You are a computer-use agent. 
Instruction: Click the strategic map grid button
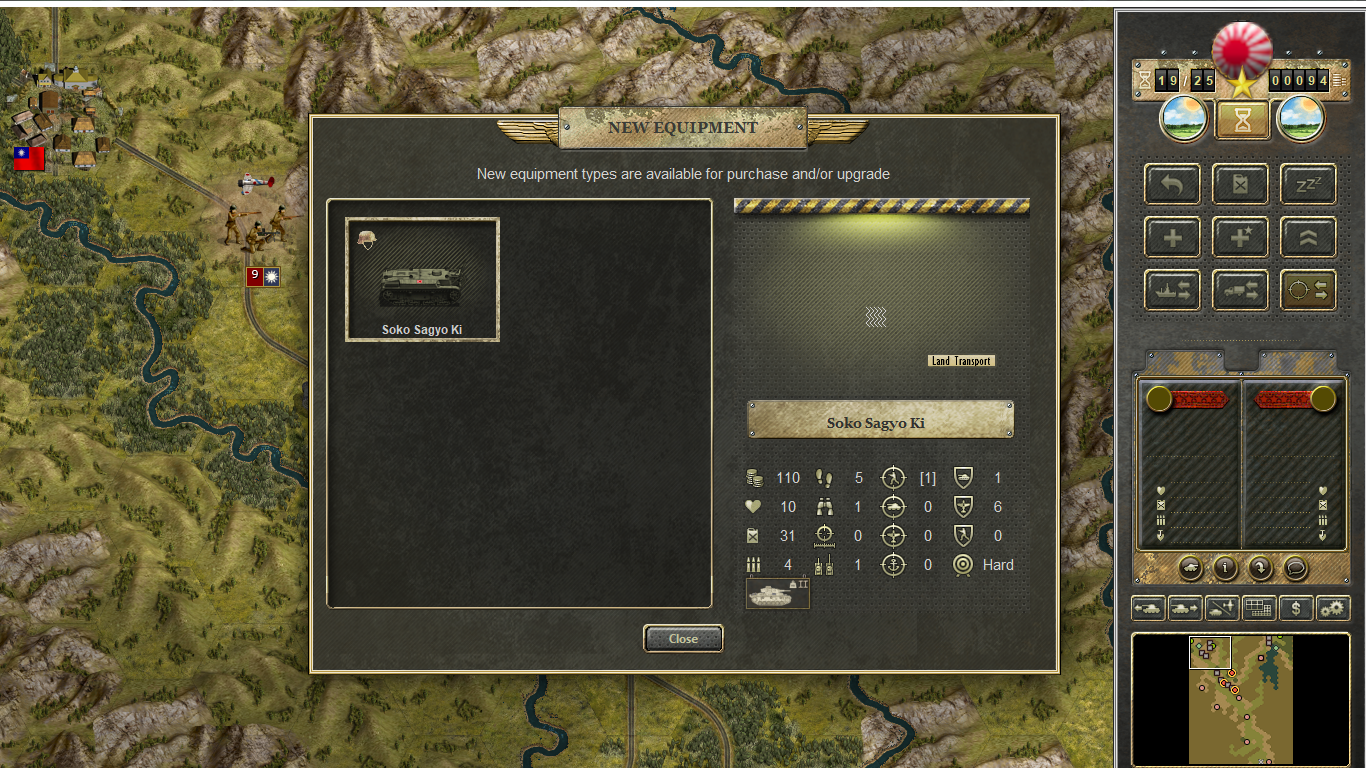(1259, 607)
